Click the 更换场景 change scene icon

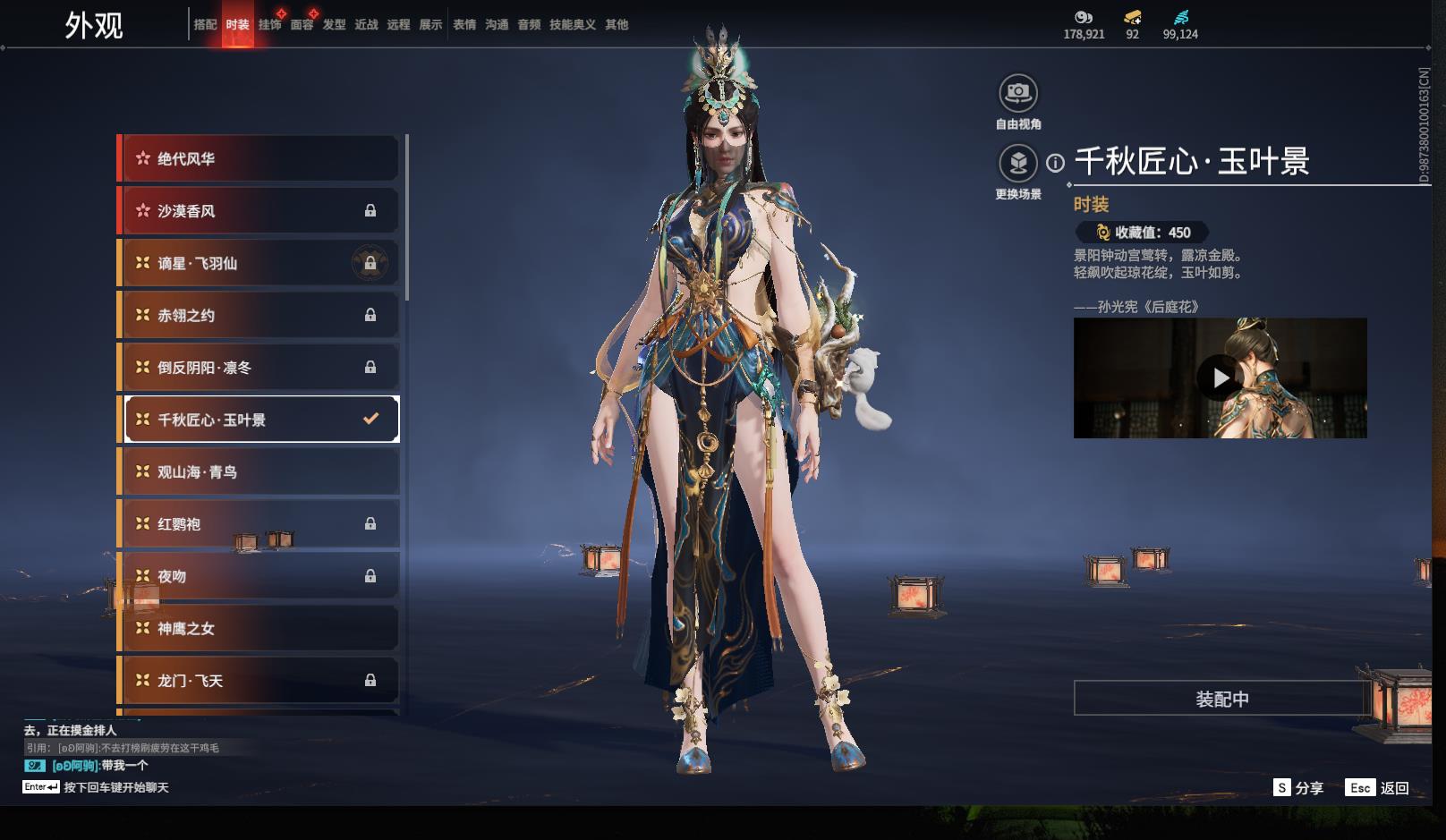(x=1018, y=164)
